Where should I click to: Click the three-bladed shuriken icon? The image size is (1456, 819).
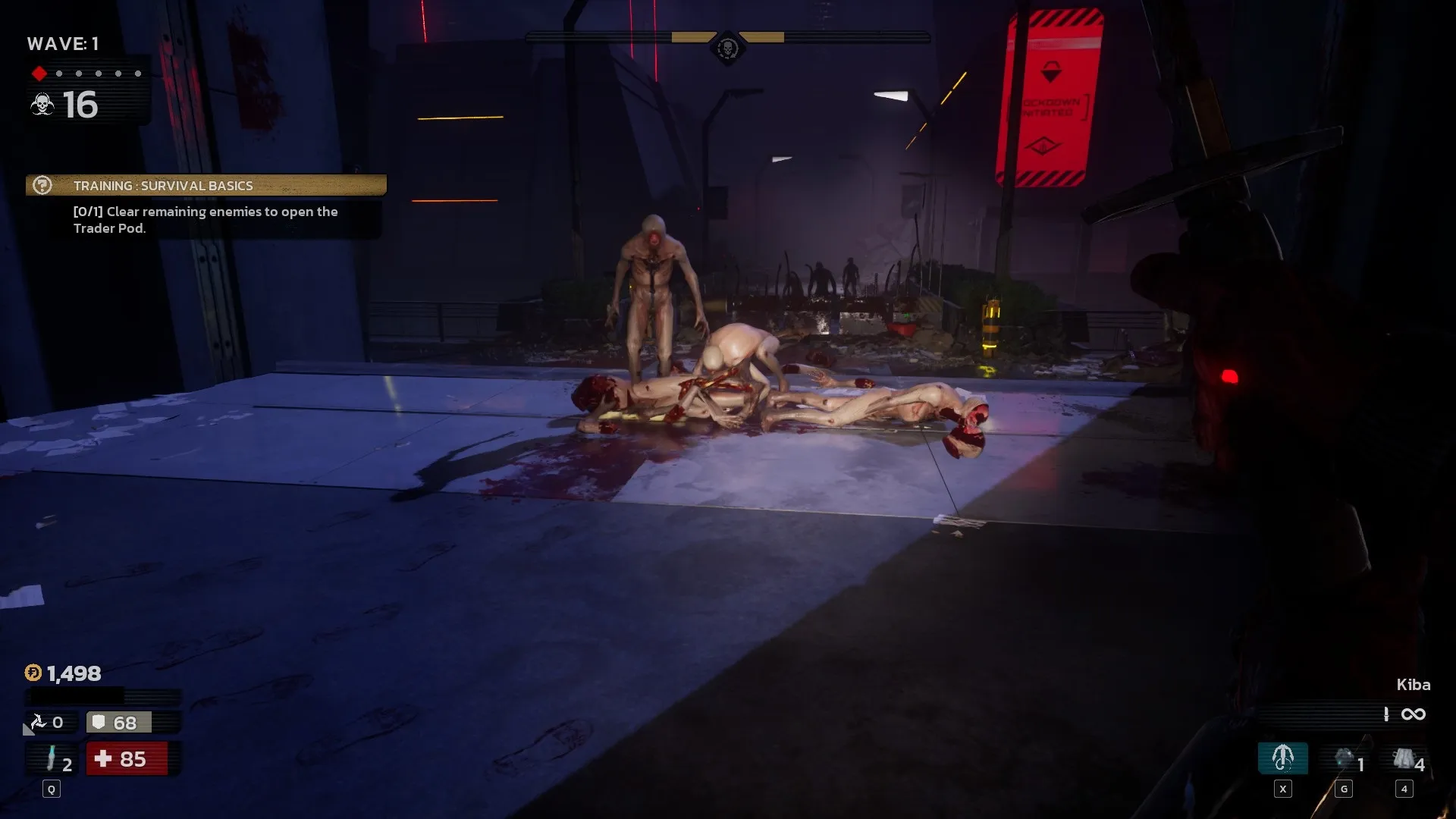point(38,722)
